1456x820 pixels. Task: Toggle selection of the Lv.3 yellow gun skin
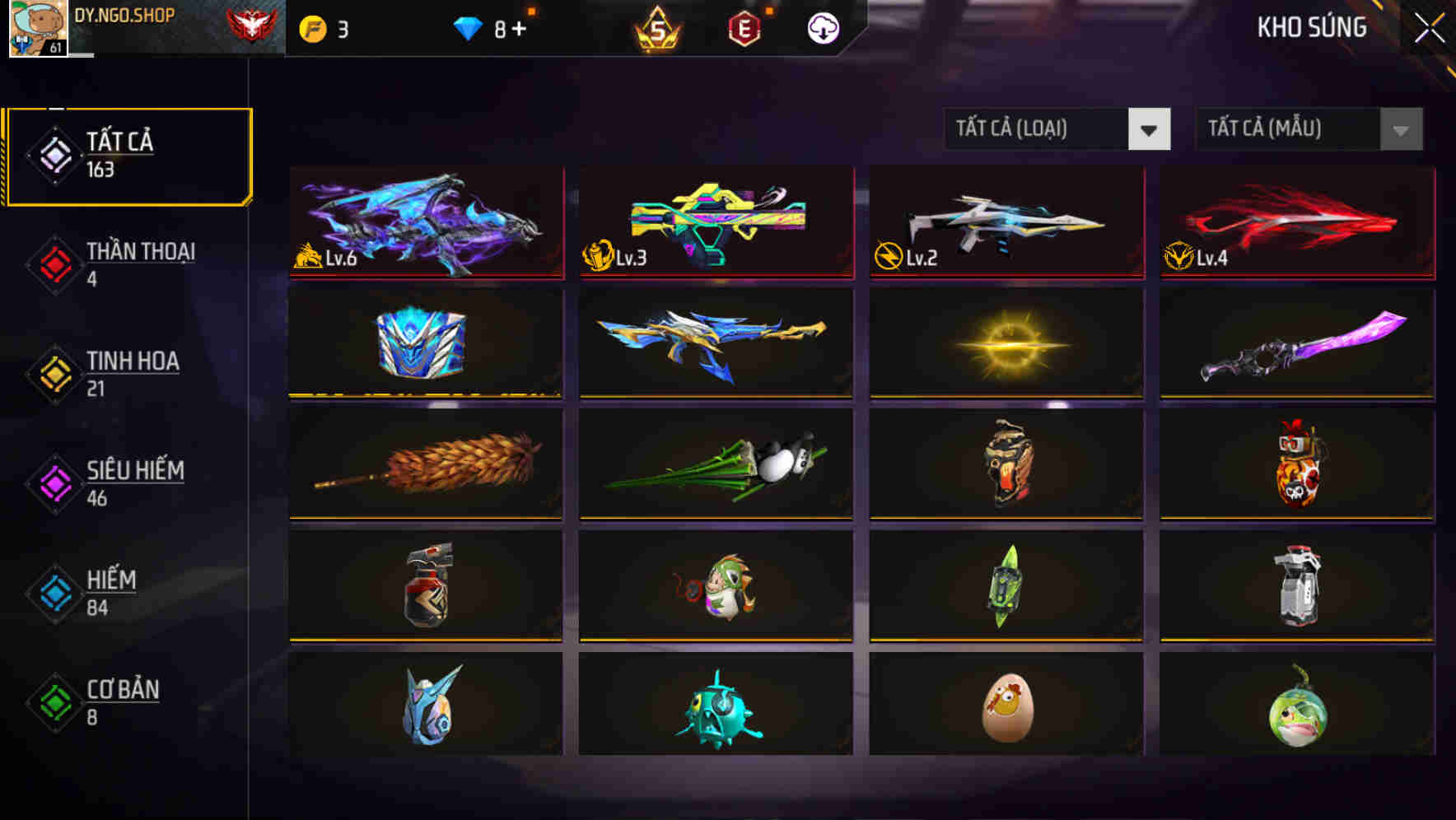coord(716,224)
